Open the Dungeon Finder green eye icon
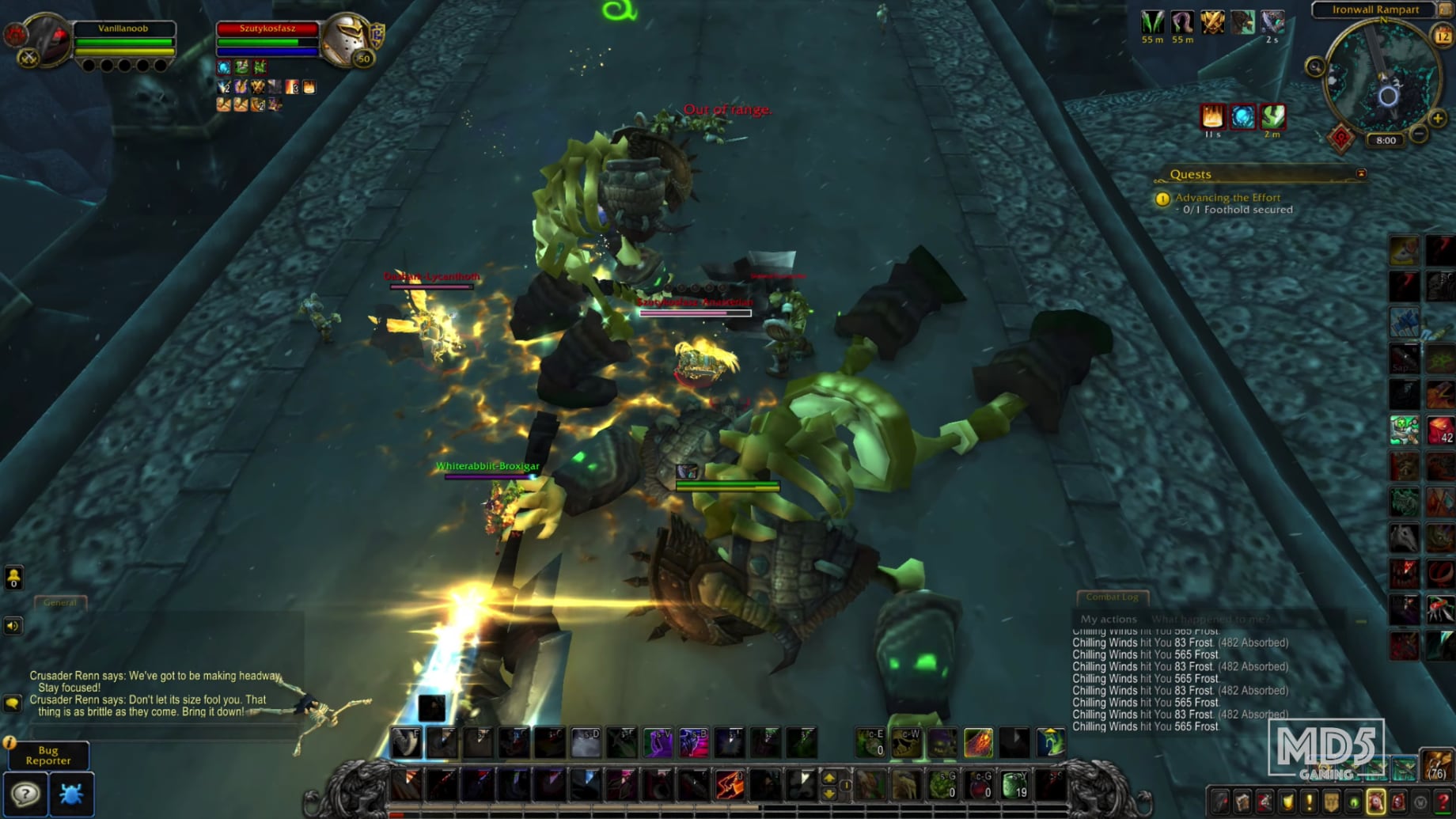 1356,802
